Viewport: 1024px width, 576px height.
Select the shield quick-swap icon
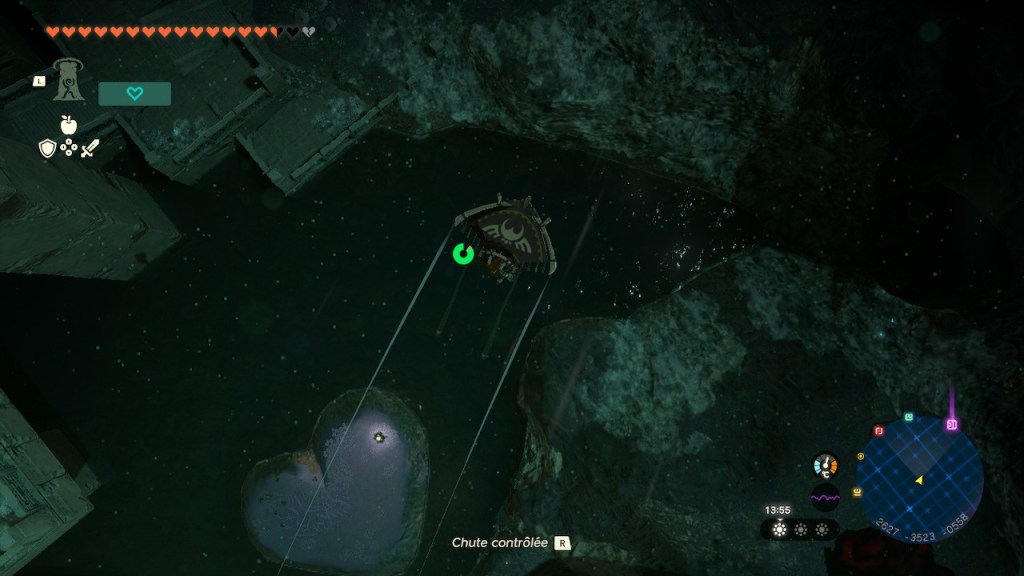coord(46,149)
